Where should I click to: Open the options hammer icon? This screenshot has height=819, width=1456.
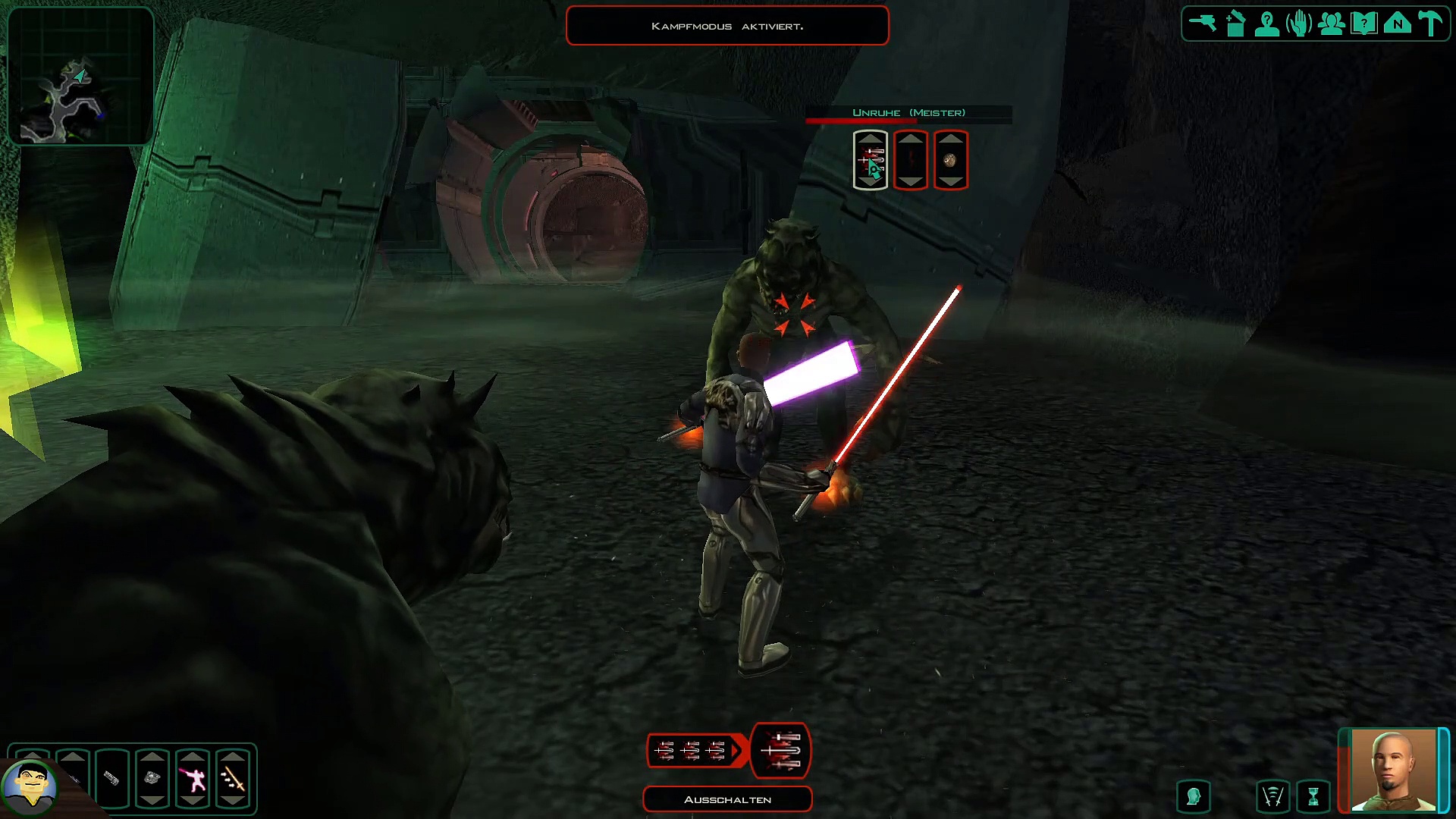1430,24
